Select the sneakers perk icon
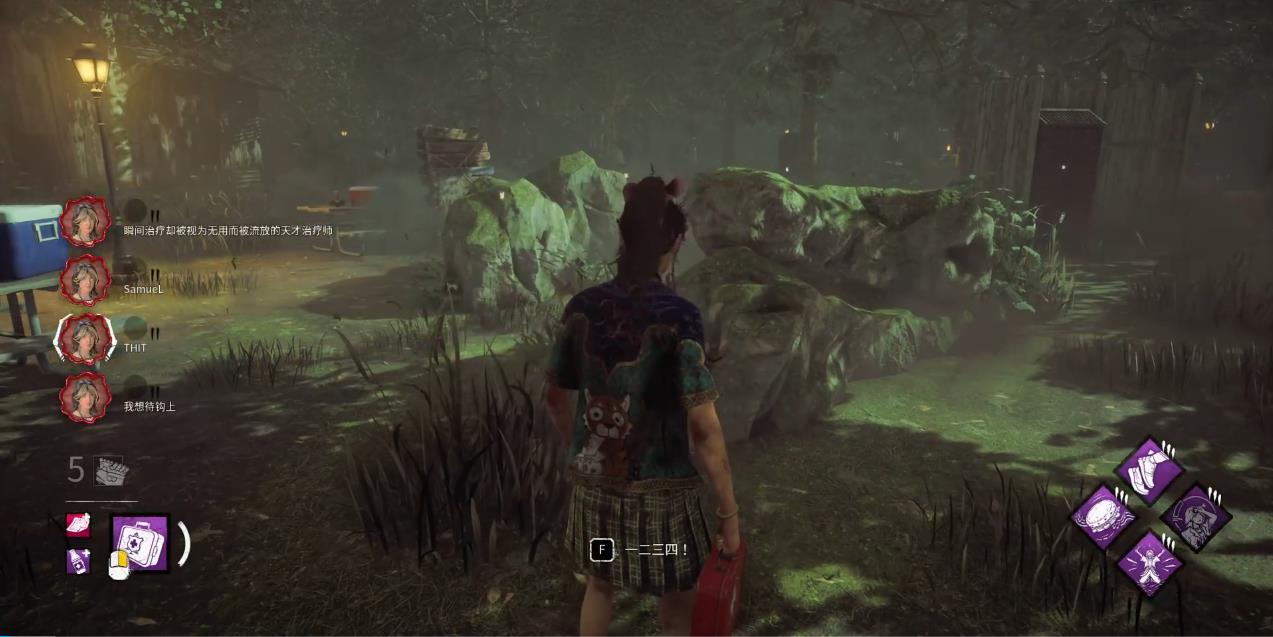The height and width of the screenshot is (637, 1273). [1149, 470]
